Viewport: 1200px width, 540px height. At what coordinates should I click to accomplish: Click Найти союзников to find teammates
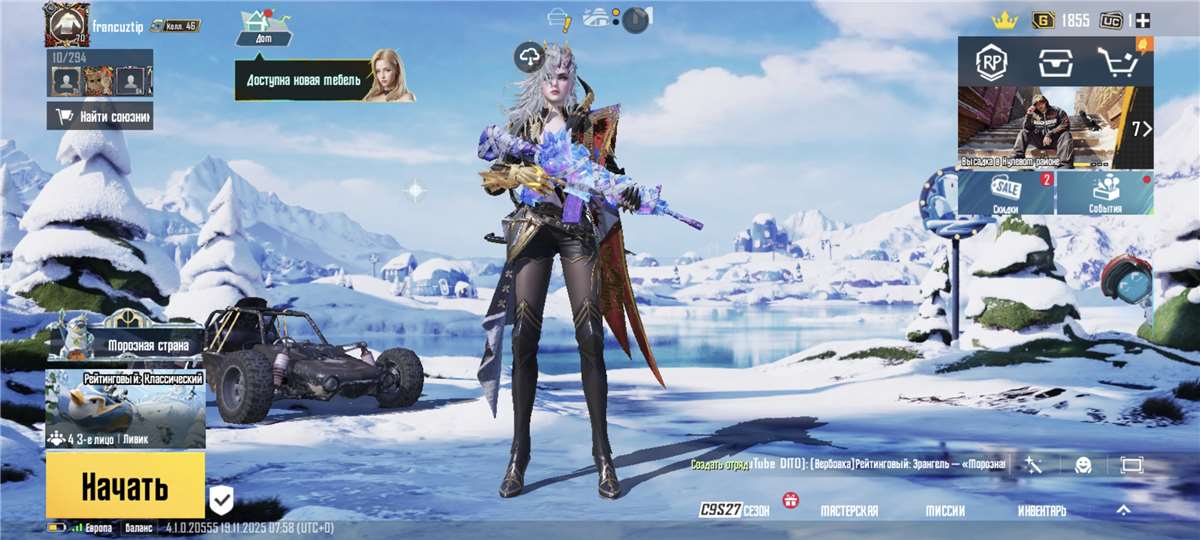[100, 116]
